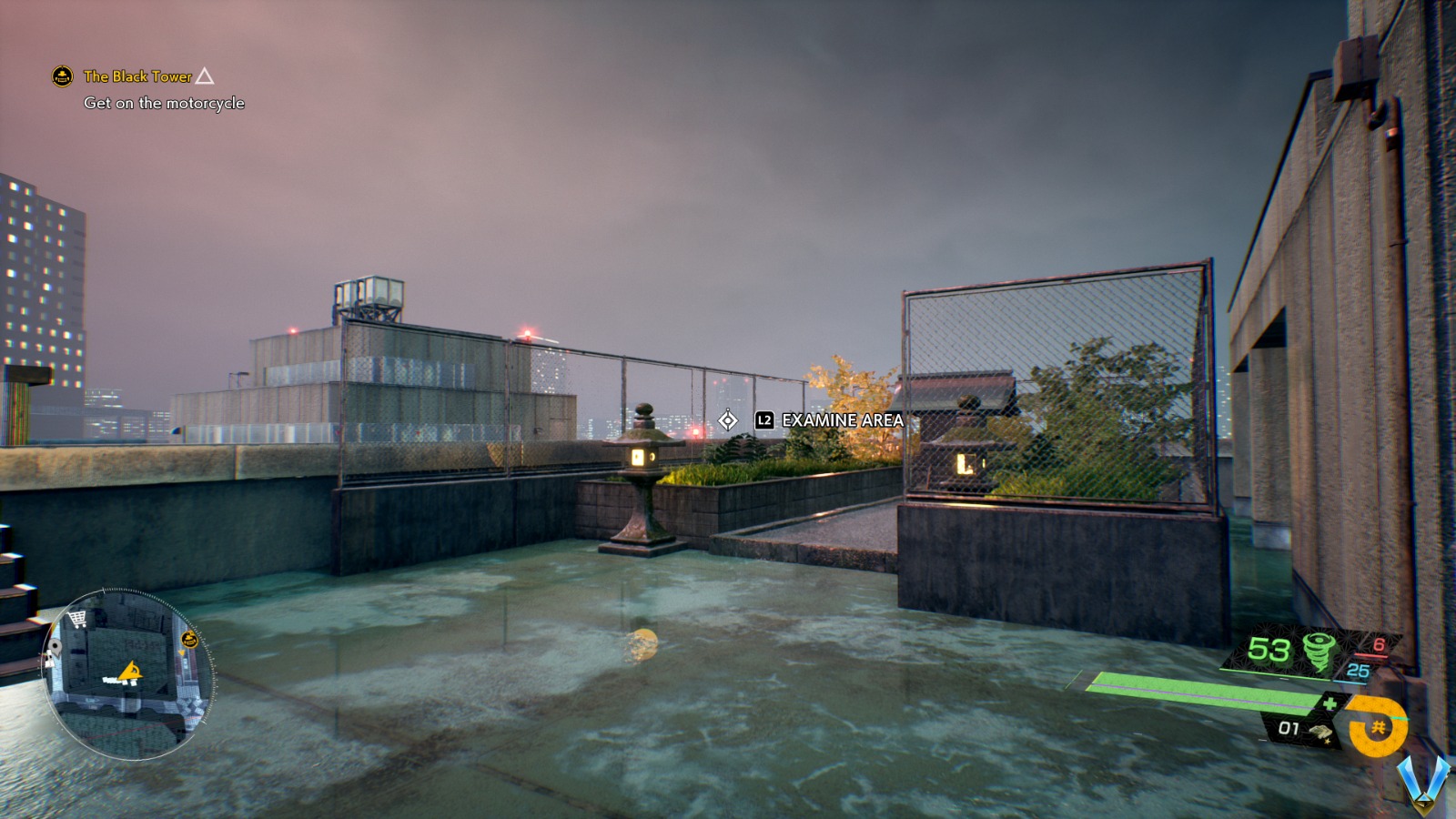The width and height of the screenshot is (1456, 819).
Task: Click the health plus icon
Action: (1331, 702)
